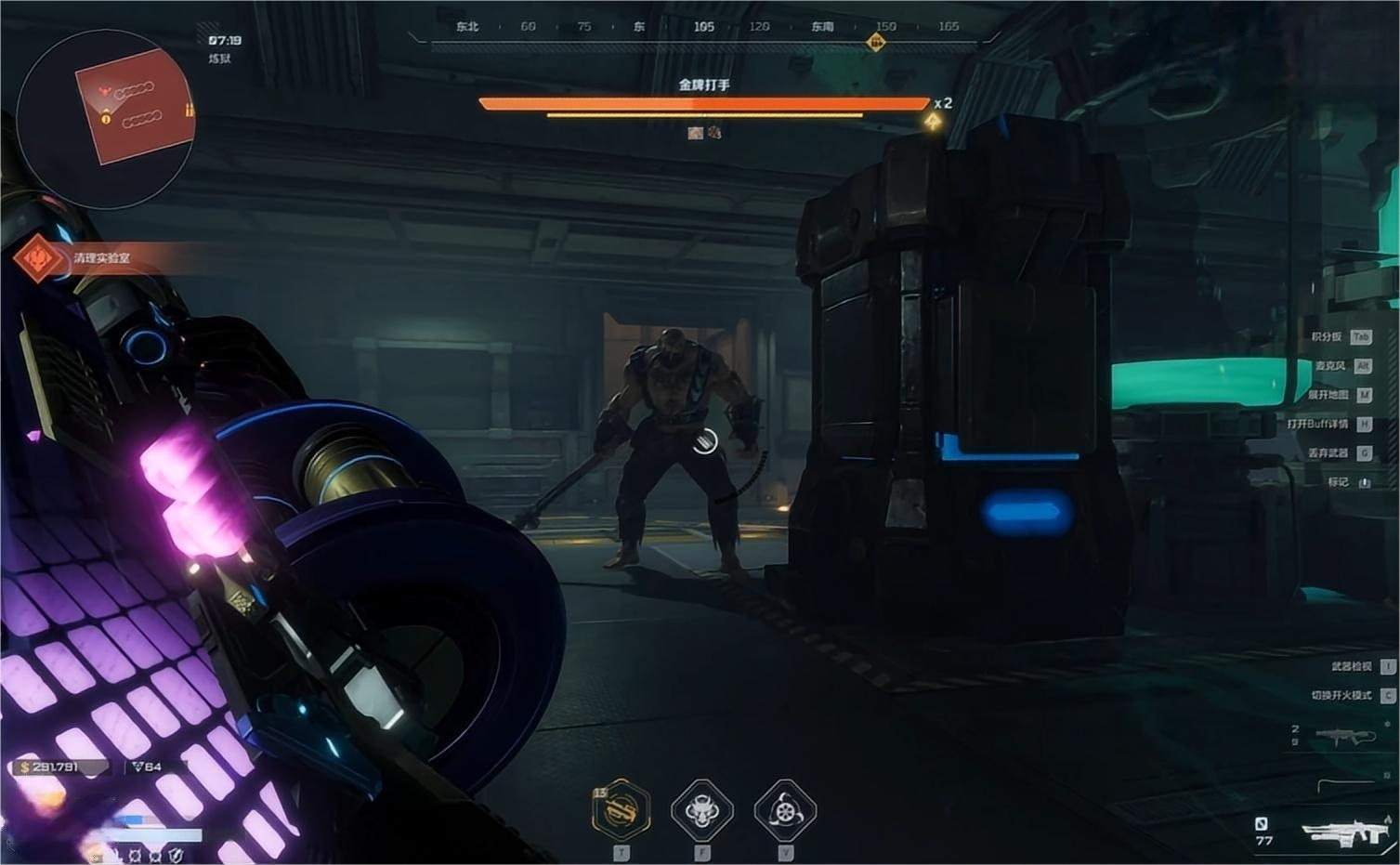Viewport: 1400px width, 865px height.
Task: Select the equipped primary weapon slot
Action: [1346, 831]
